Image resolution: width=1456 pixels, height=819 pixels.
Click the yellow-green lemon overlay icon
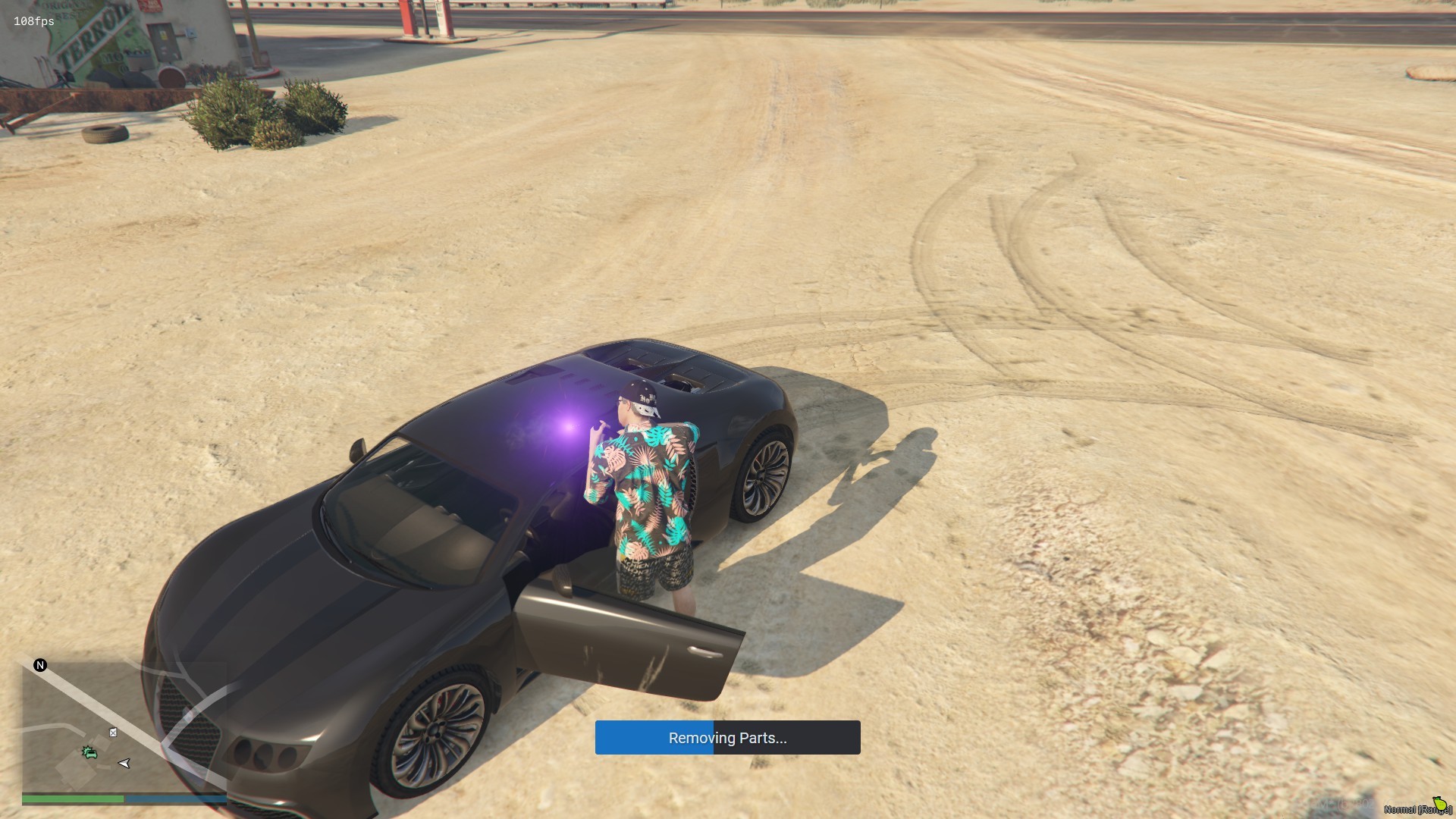[1439, 802]
